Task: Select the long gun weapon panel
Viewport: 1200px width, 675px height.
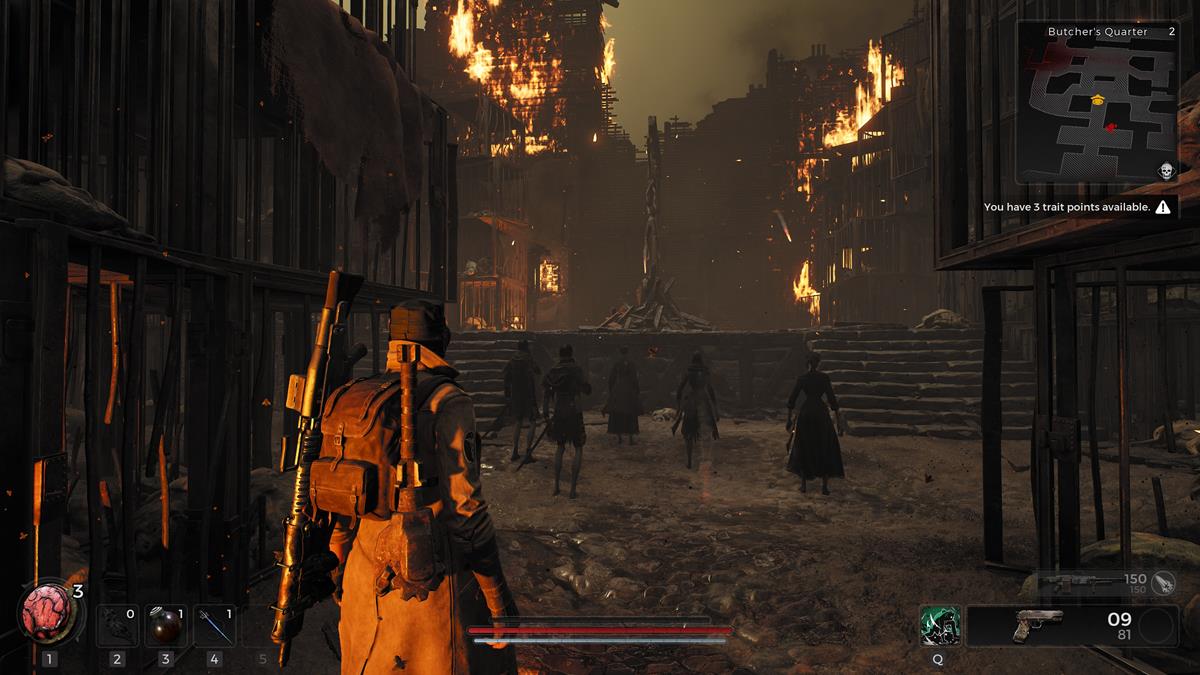Action: point(1090,582)
